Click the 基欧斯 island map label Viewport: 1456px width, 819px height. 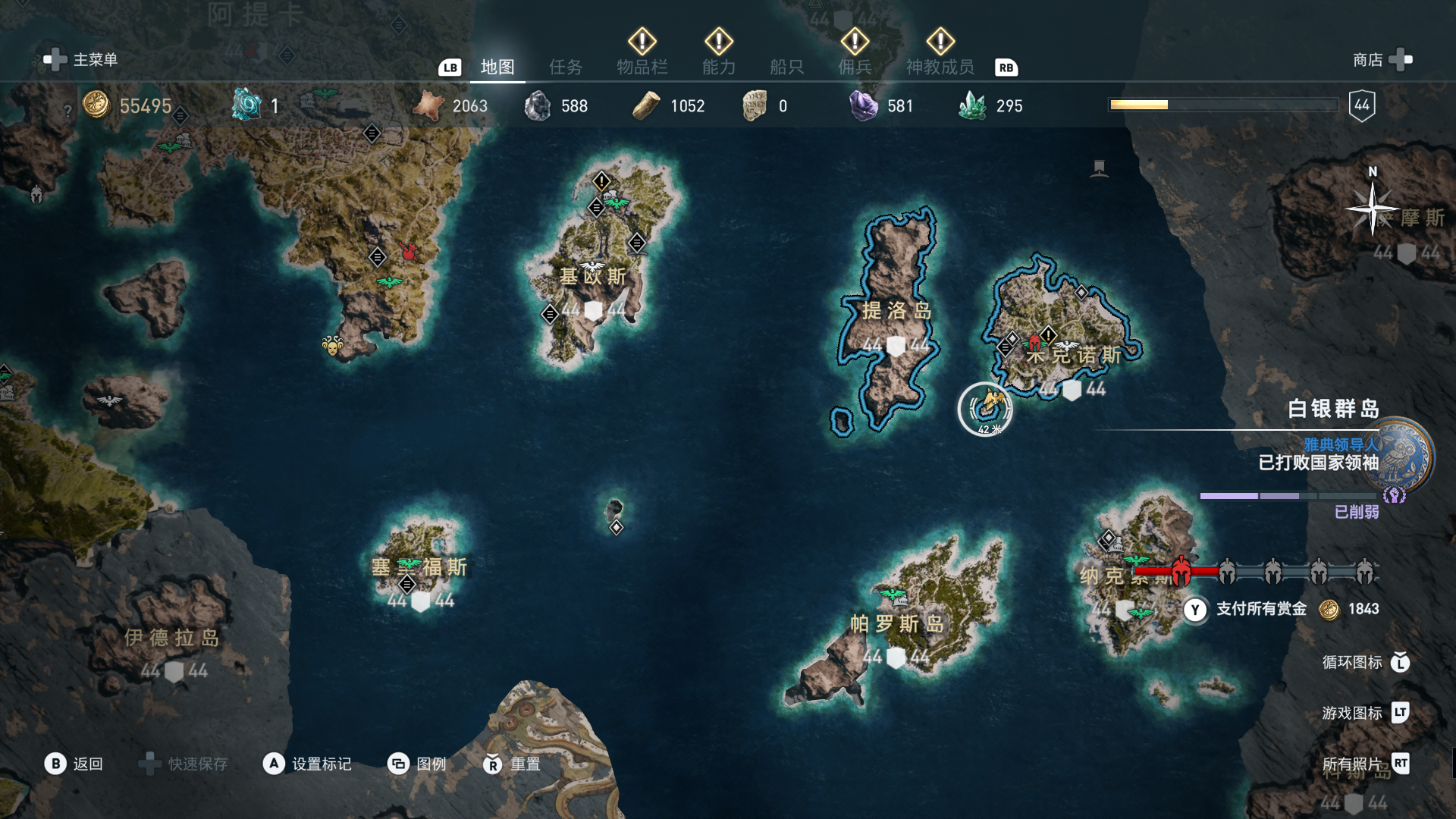593,277
